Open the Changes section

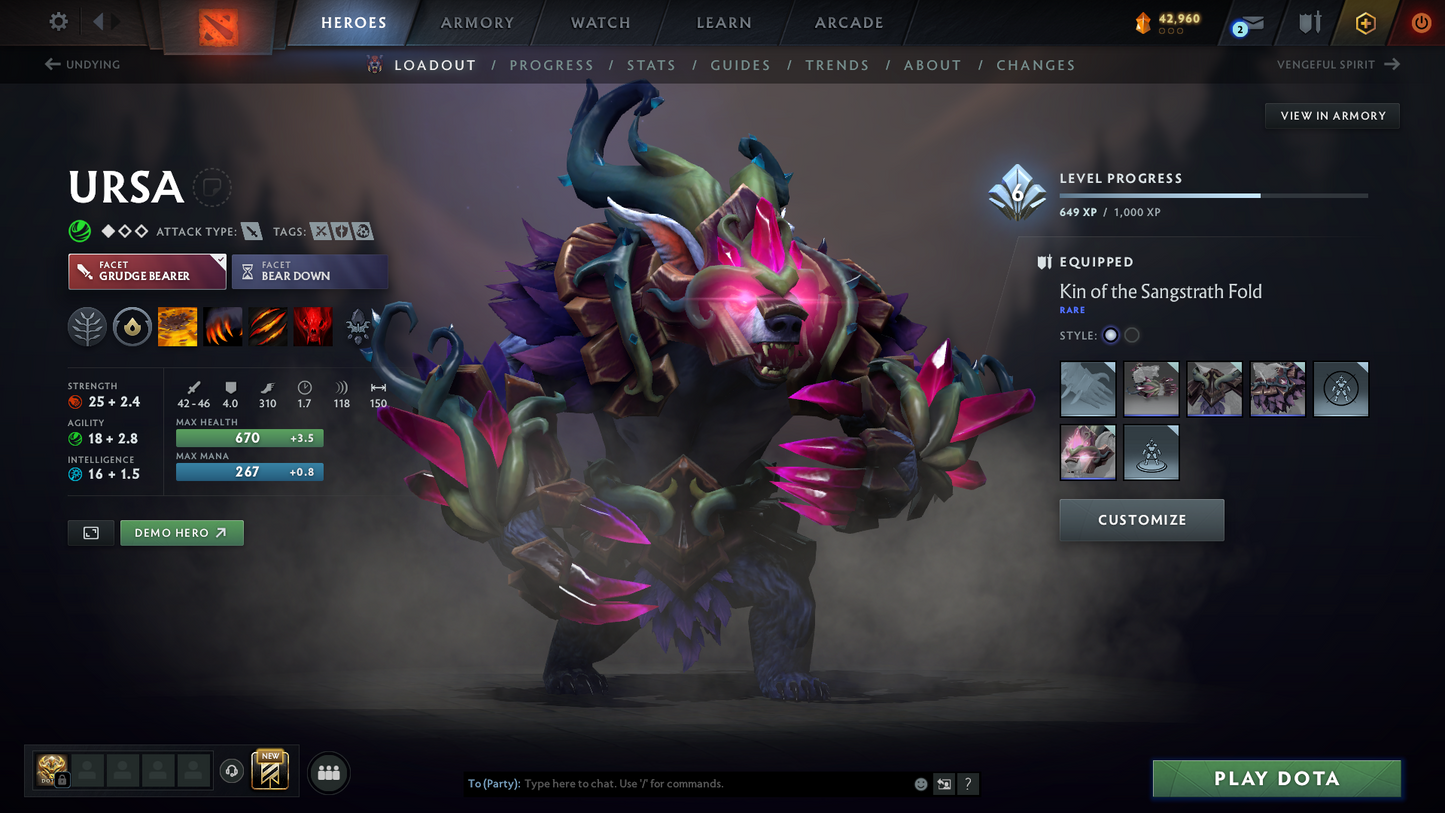coord(1035,65)
